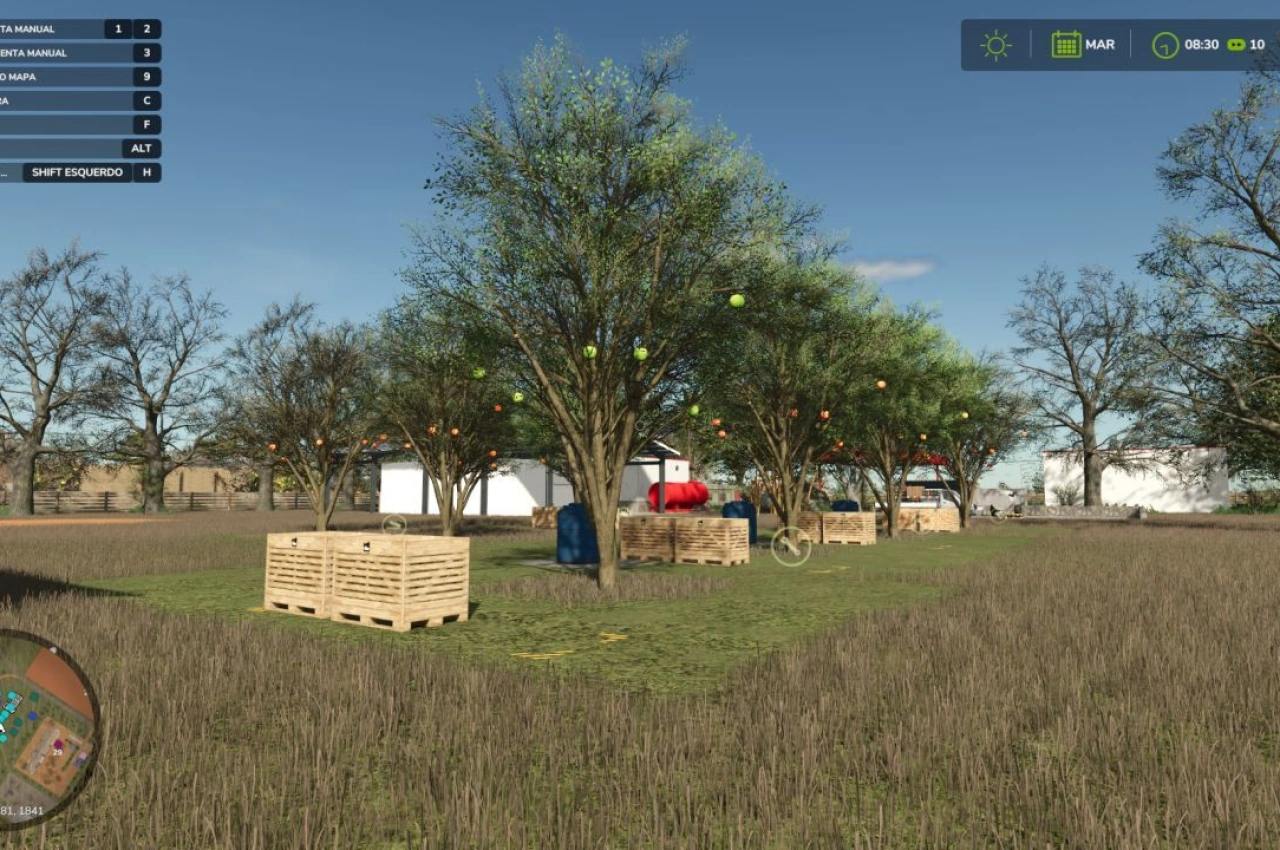Viewport: 1280px width, 850px height.
Task: Click the circular interaction marker near the pallets
Action: (791, 548)
